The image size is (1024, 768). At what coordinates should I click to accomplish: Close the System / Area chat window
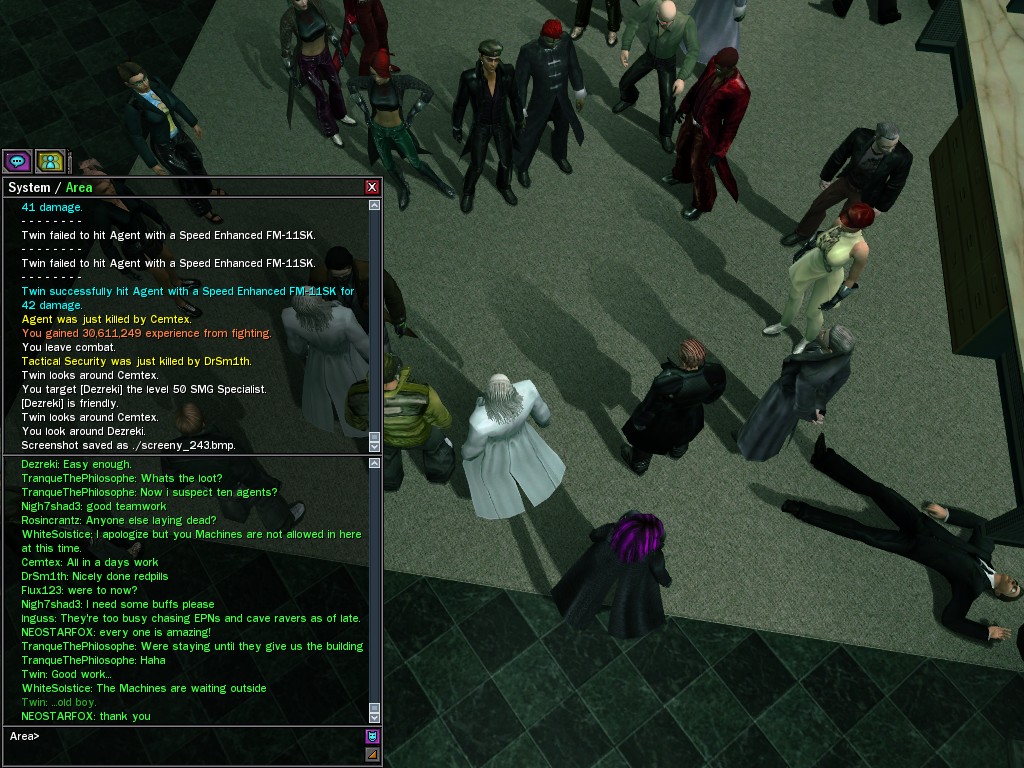coord(372,187)
